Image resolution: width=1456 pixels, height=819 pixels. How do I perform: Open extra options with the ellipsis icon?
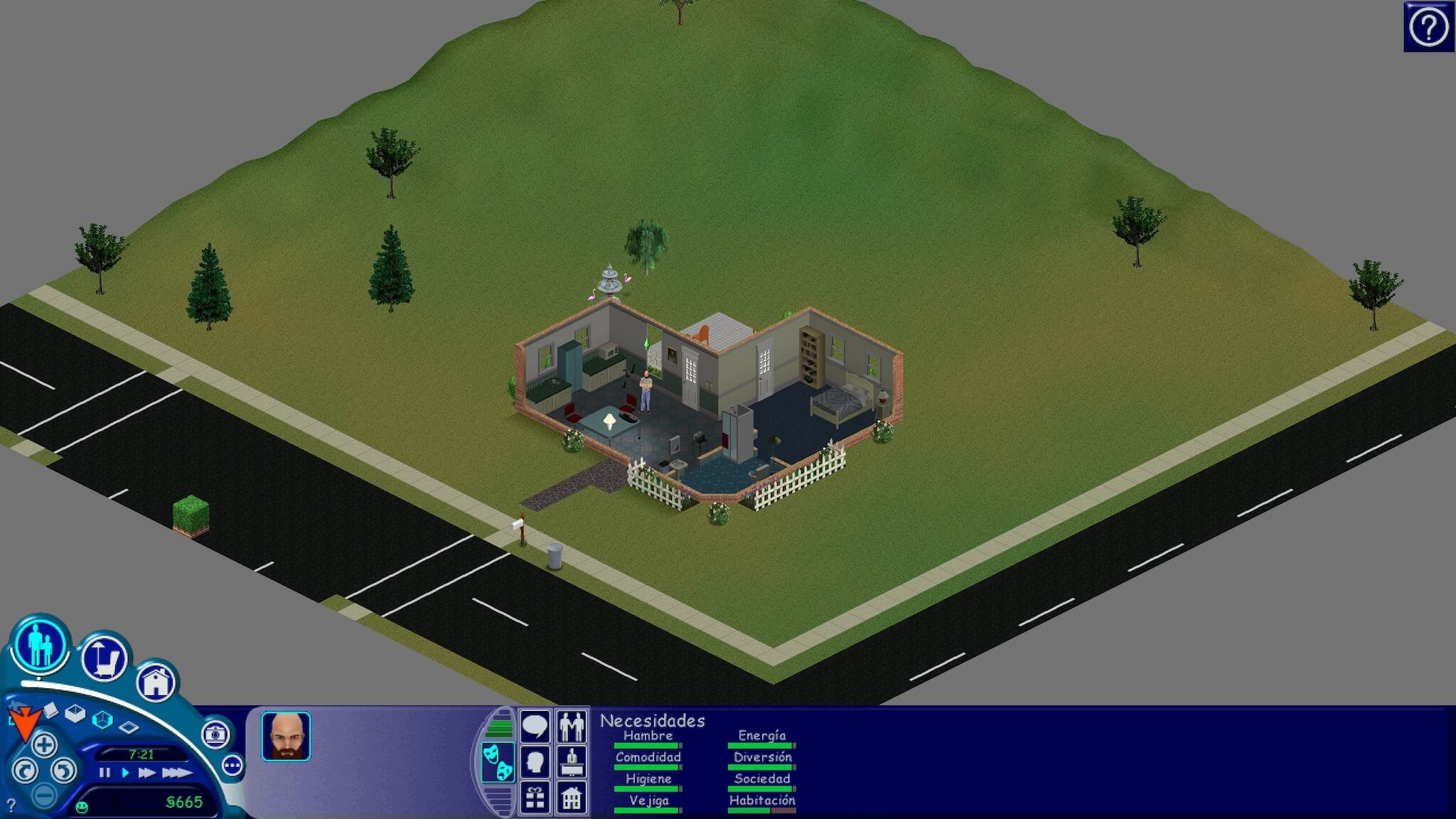(x=232, y=766)
